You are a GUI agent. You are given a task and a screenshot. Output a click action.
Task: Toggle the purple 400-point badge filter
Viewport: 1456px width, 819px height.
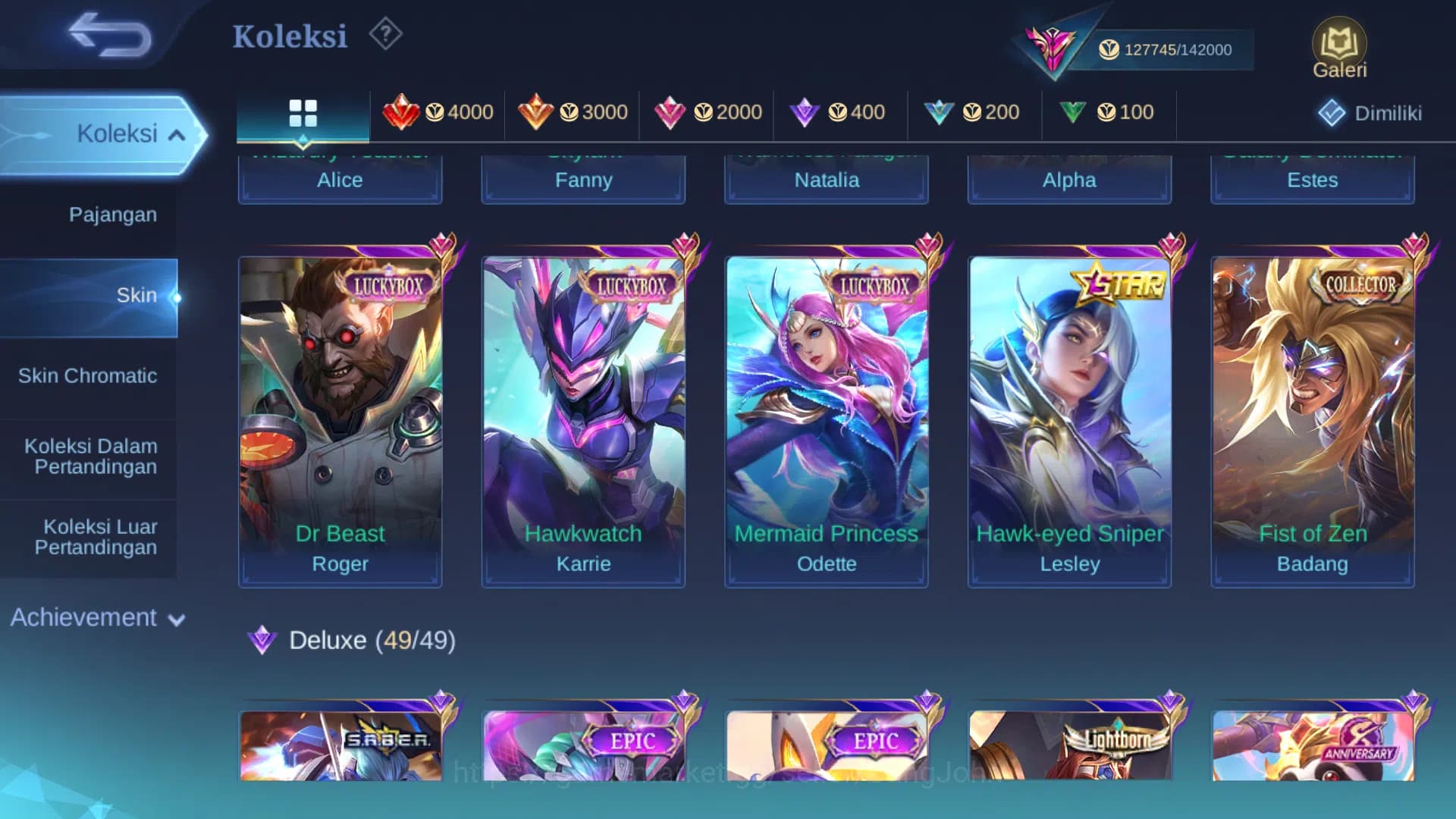(840, 112)
